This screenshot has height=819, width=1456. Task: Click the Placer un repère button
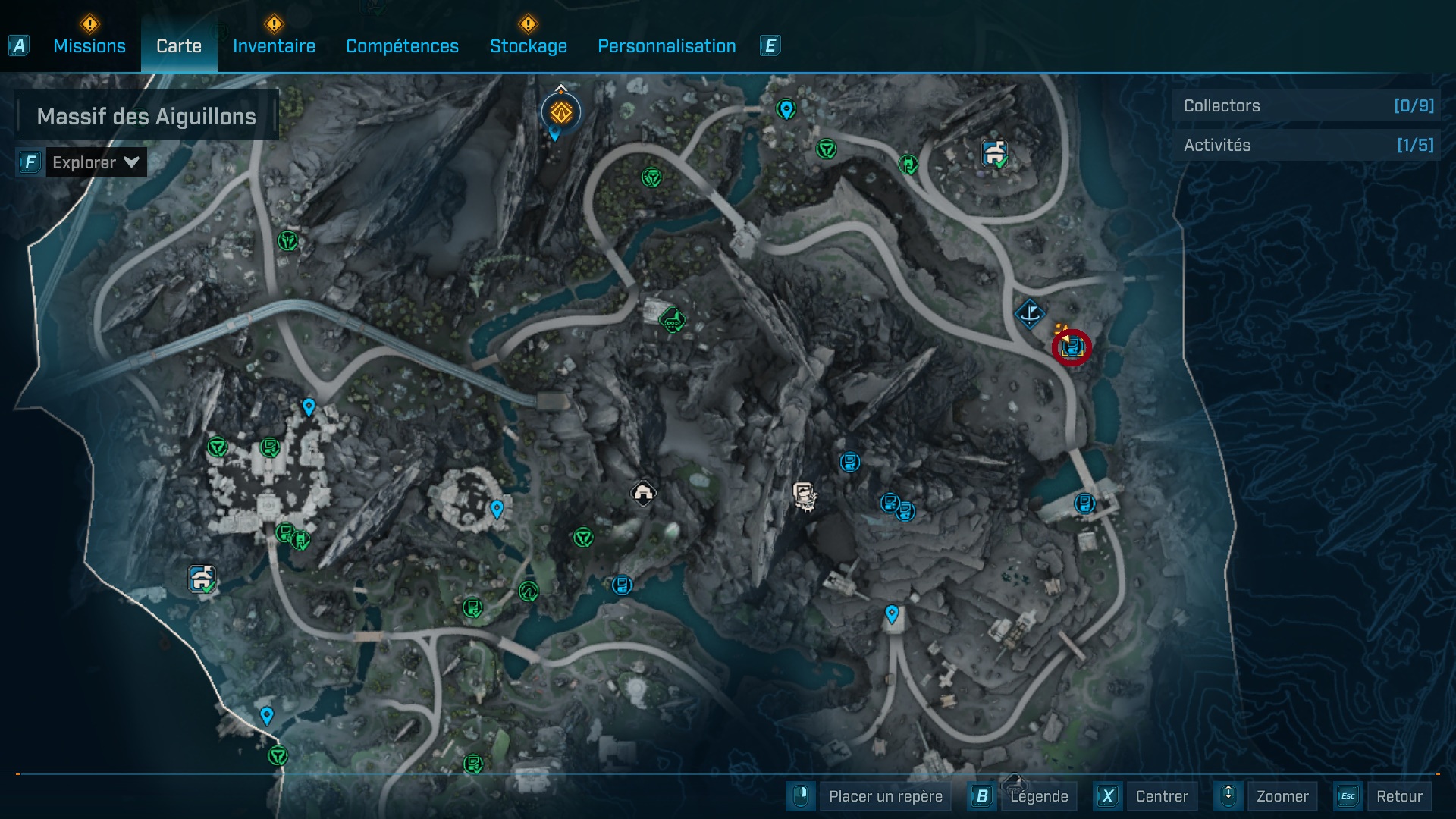(884, 796)
